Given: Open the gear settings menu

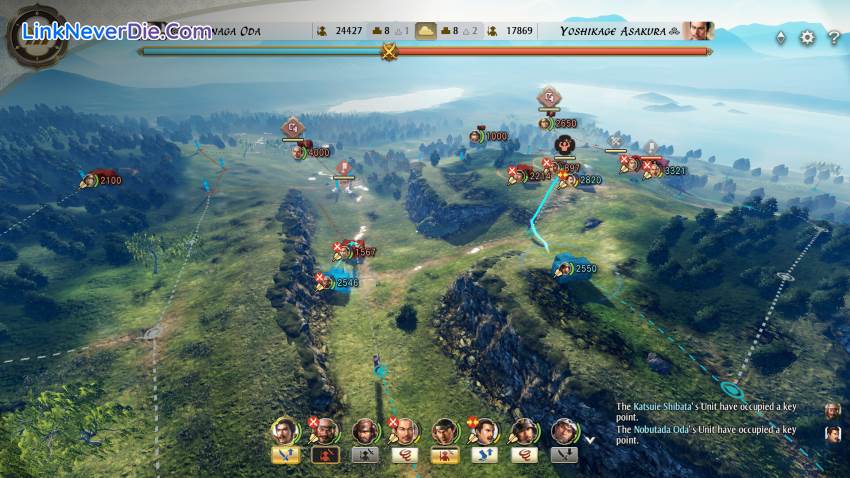Looking at the screenshot, I should 808,38.
